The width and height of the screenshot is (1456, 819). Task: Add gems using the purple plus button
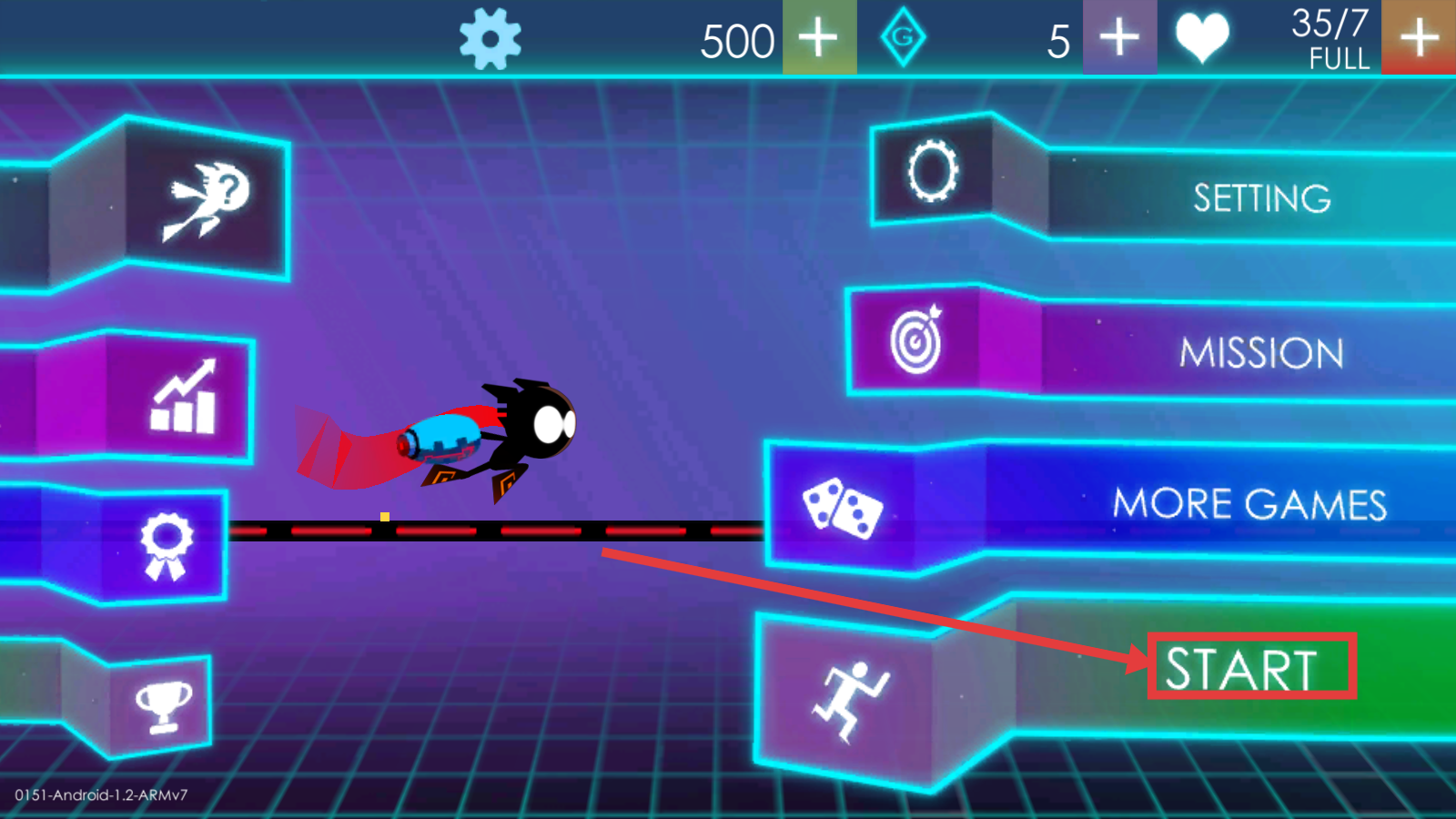1119,38
